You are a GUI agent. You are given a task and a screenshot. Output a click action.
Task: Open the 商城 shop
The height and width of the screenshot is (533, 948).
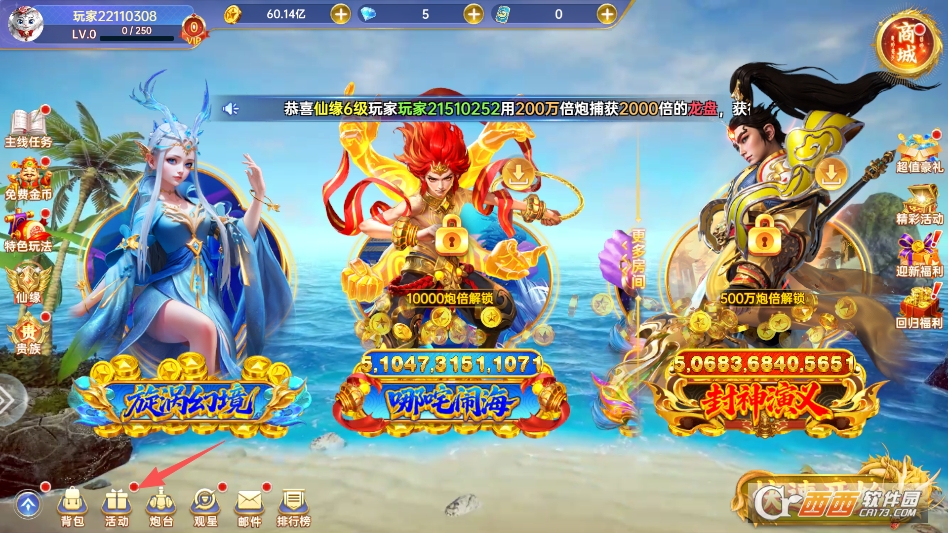click(905, 42)
